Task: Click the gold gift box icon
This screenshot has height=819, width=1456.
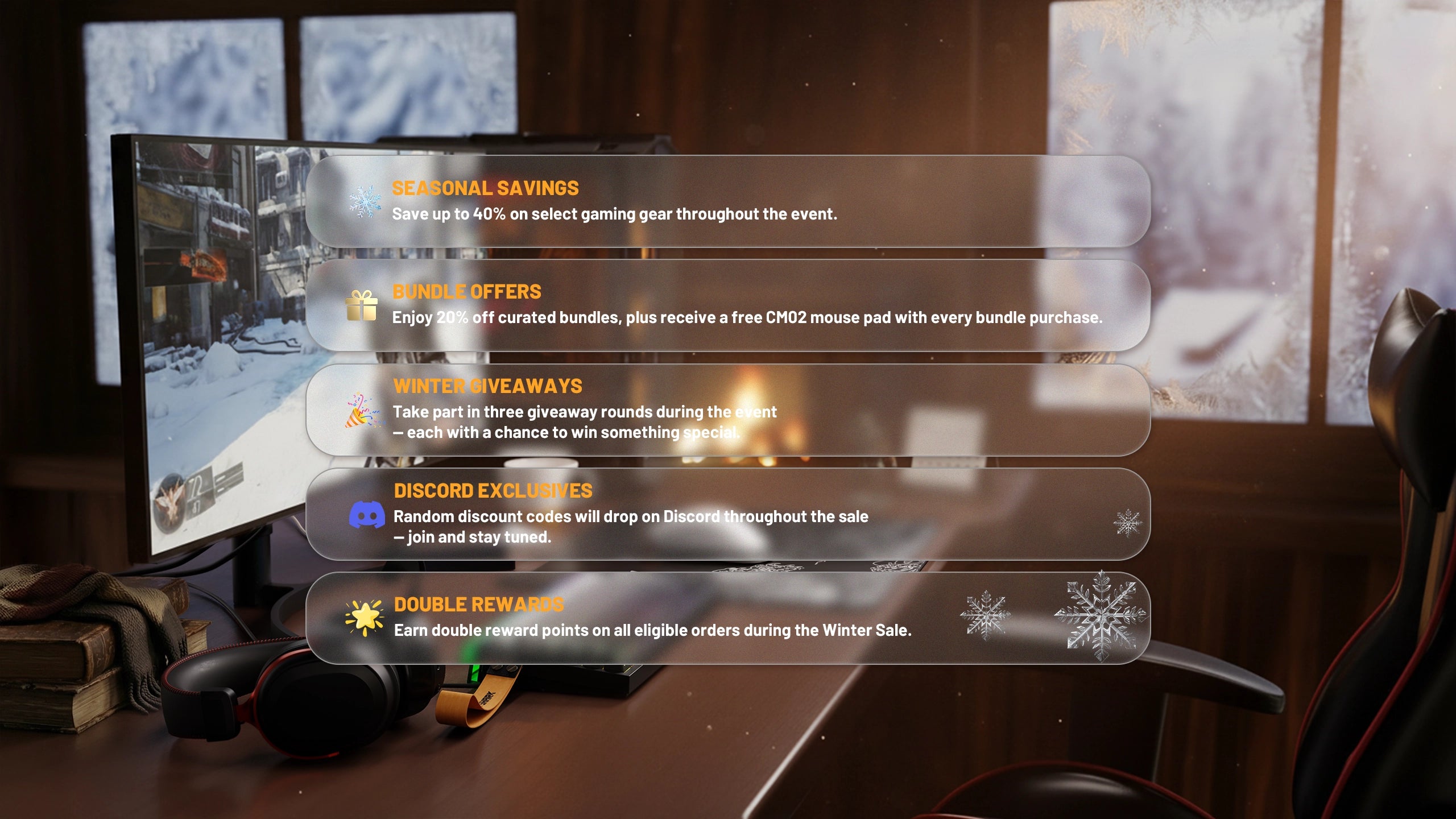Action: pos(362,306)
